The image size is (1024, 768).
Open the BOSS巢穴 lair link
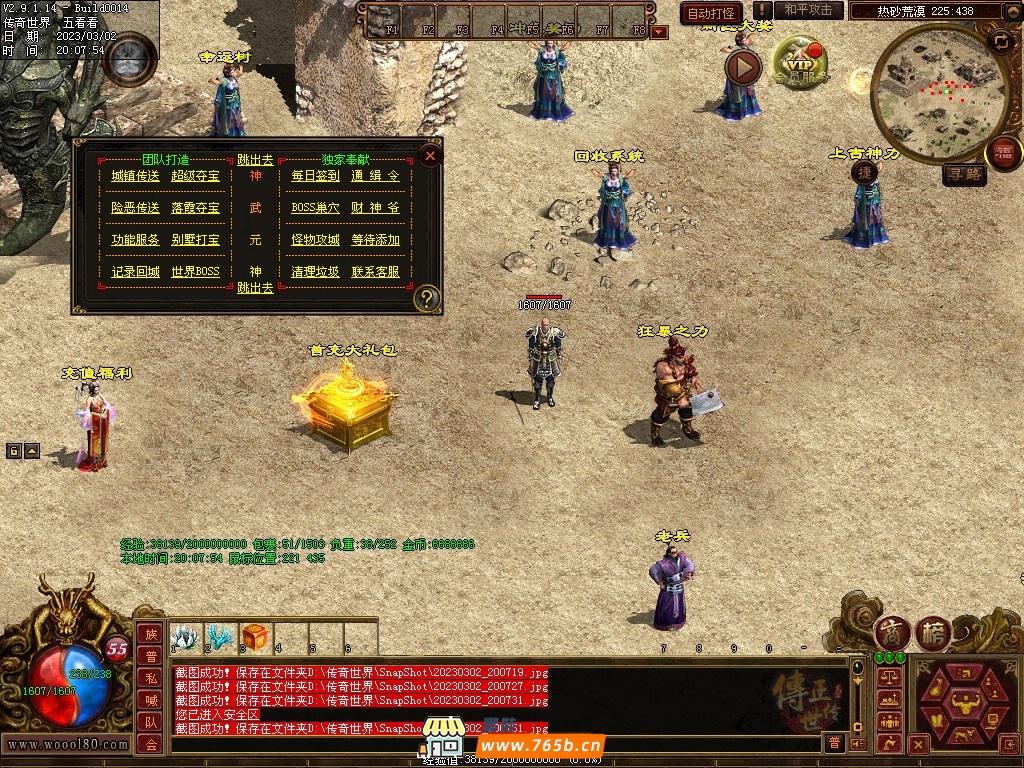(x=315, y=208)
